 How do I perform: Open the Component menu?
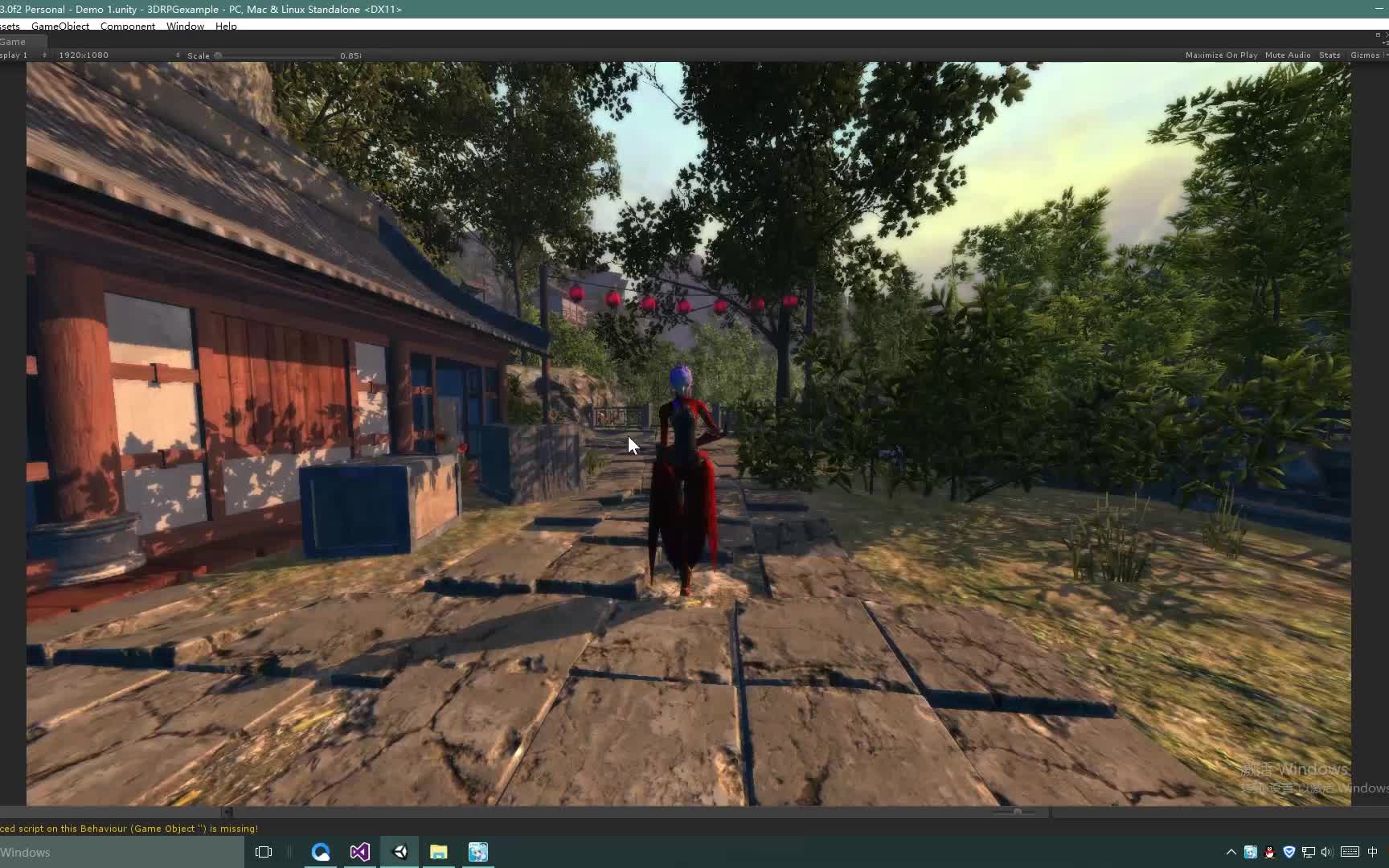pos(127,26)
